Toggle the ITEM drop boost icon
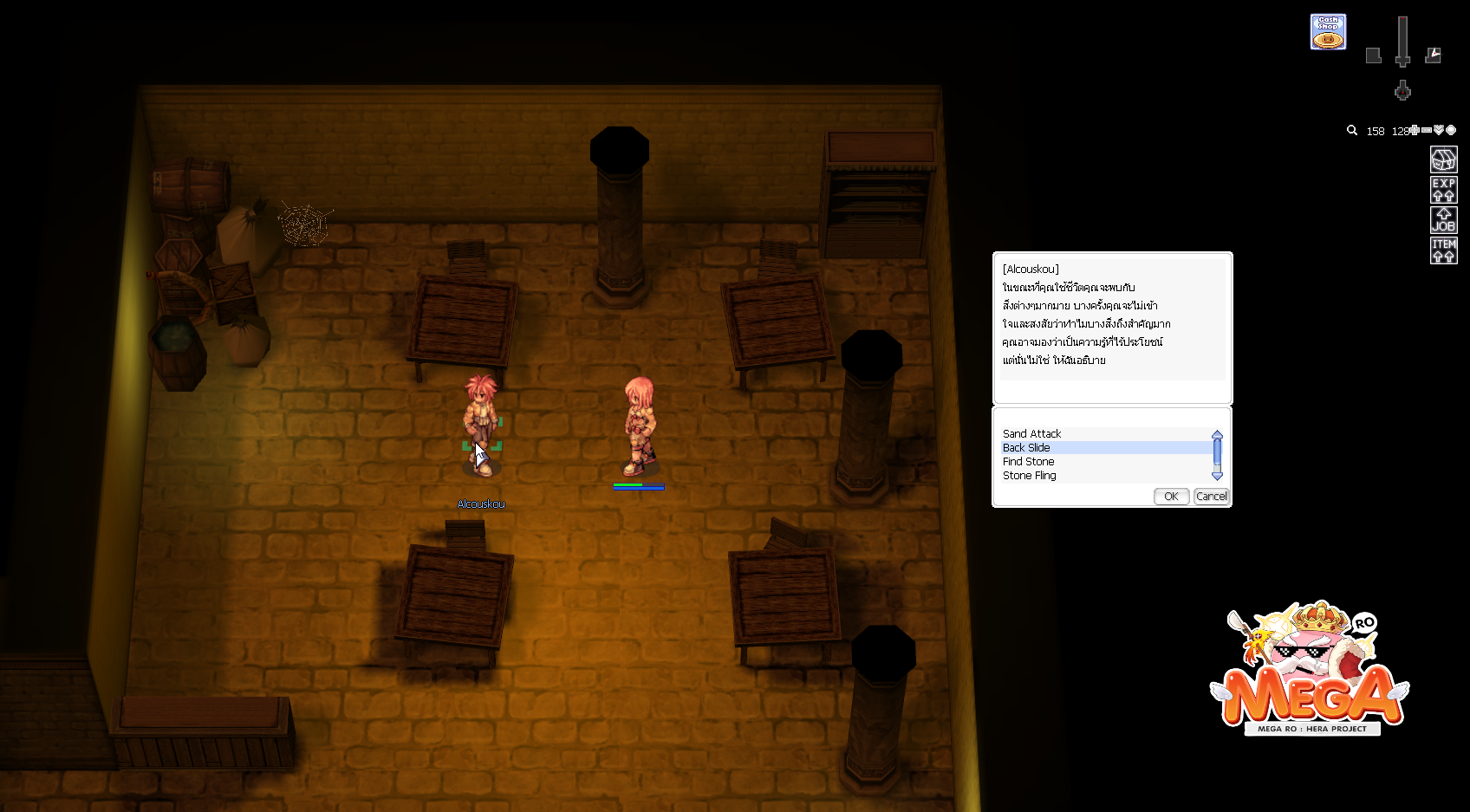 [x=1443, y=250]
